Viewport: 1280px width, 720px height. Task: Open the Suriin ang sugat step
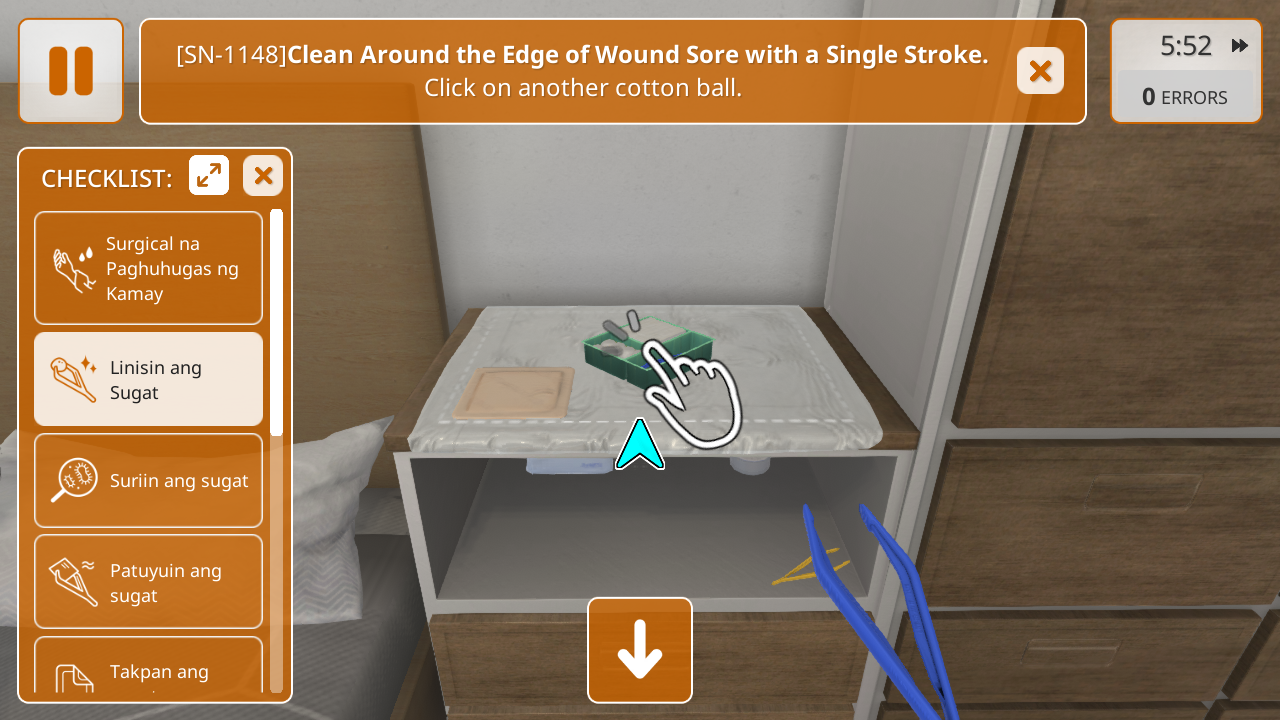tap(149, 480)
